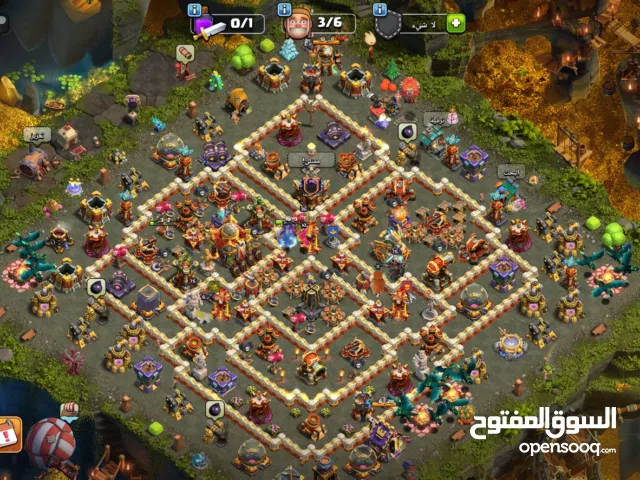
Task: Open the info button above the shield
Action: coord(380,9)
